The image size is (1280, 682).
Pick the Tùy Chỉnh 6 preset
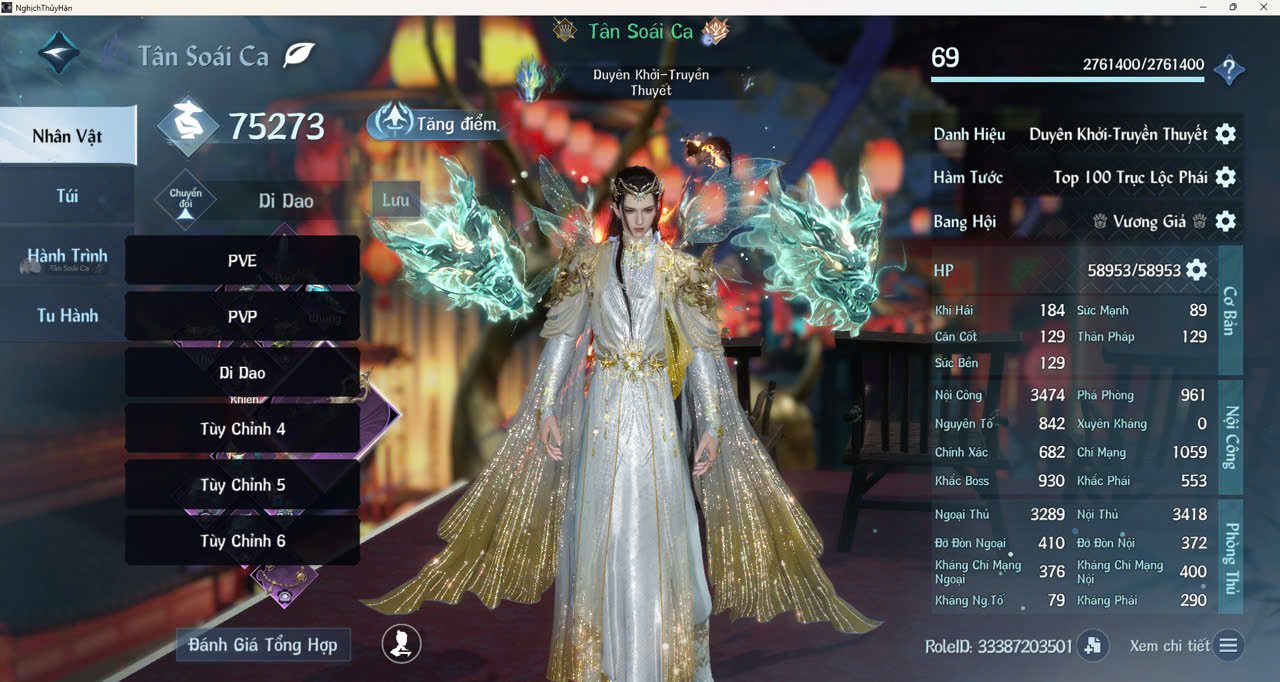point(242,541)
